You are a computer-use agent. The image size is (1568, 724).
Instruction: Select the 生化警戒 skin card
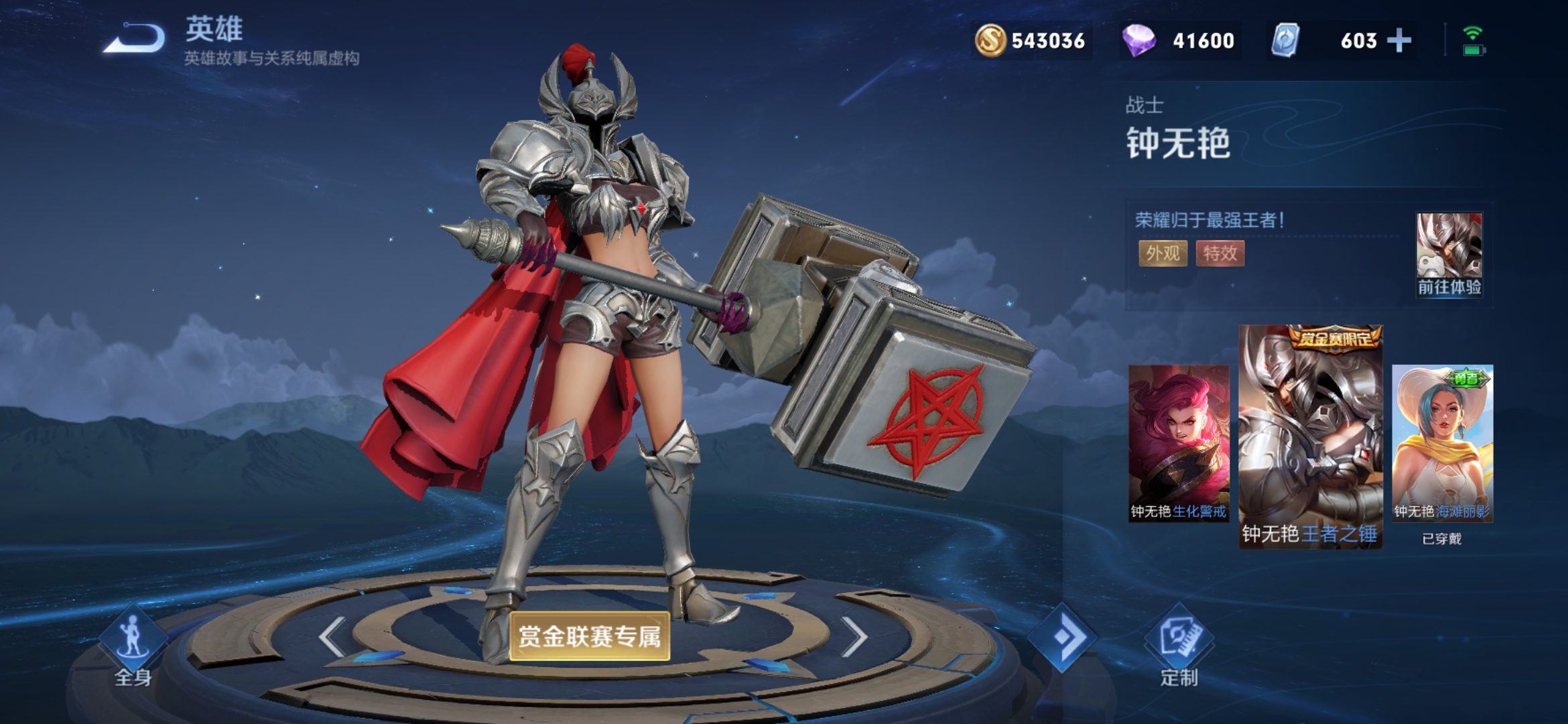(x=1179, y=443)
